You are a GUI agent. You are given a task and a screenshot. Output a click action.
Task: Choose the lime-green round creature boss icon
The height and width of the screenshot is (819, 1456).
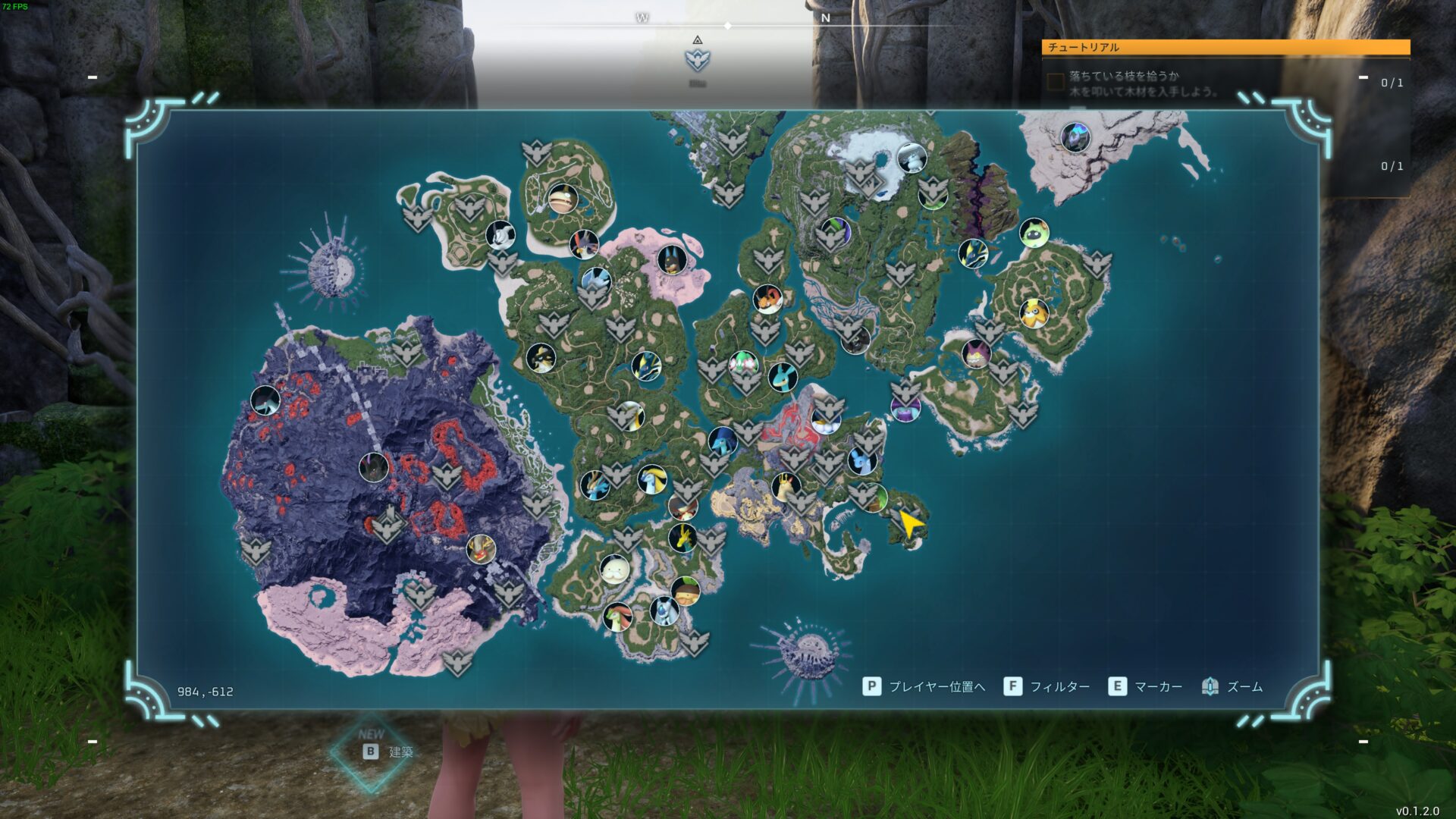tap(1033, 232)
